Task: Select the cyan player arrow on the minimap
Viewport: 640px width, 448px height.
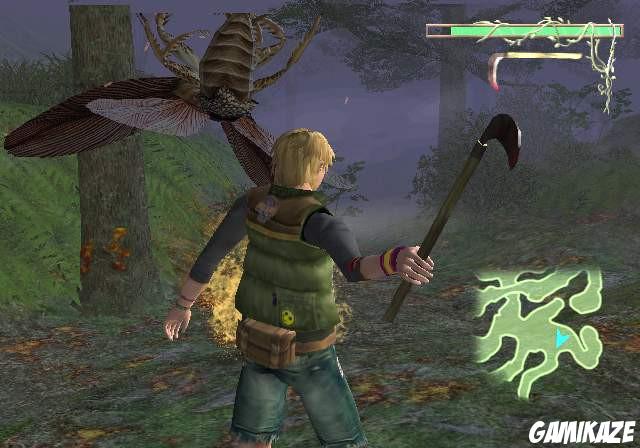Action: [562, 339]
